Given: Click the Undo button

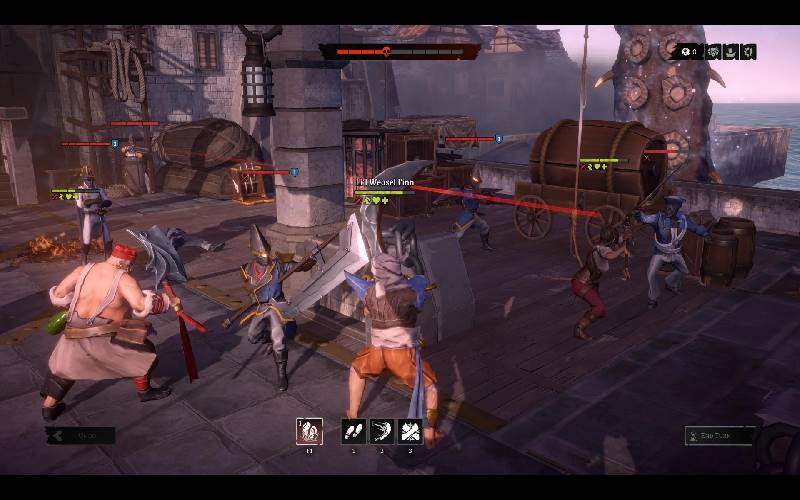Looking at the screenshot, I should 81,435.
